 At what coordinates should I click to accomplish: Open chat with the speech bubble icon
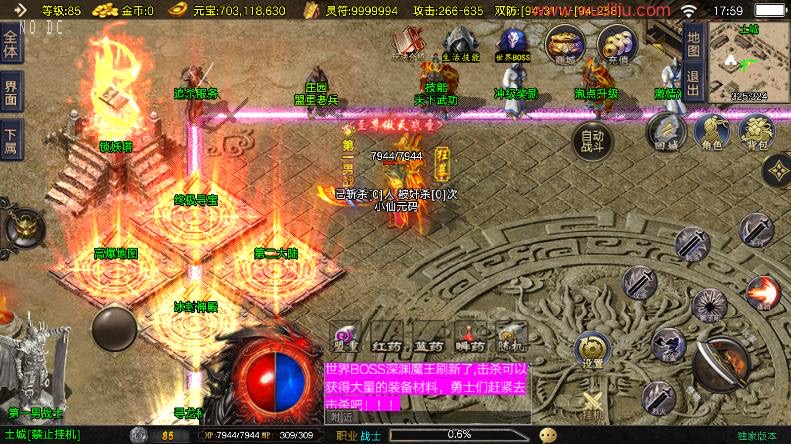[x=548, y=435]
